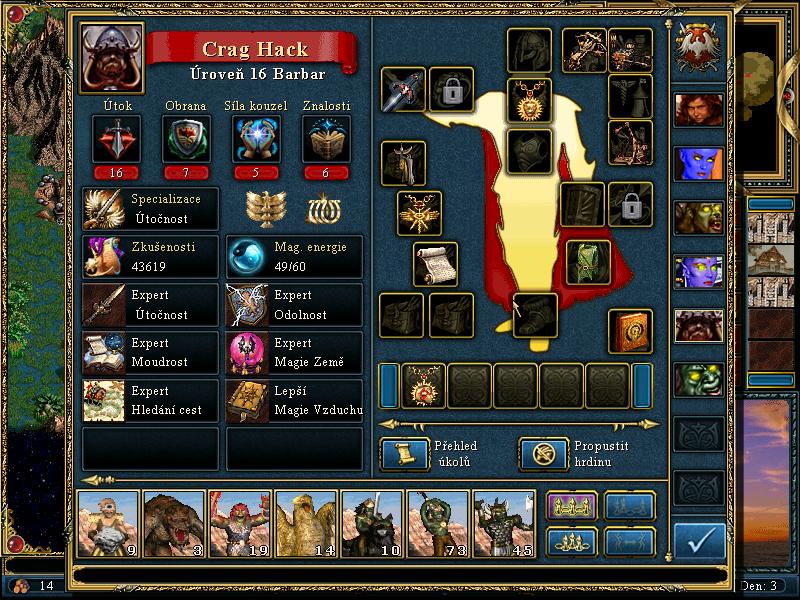Inspect the Lepší Magie Vzduchu skill
Viewport: 800px width, 600px height.
[x=295, y=401]
